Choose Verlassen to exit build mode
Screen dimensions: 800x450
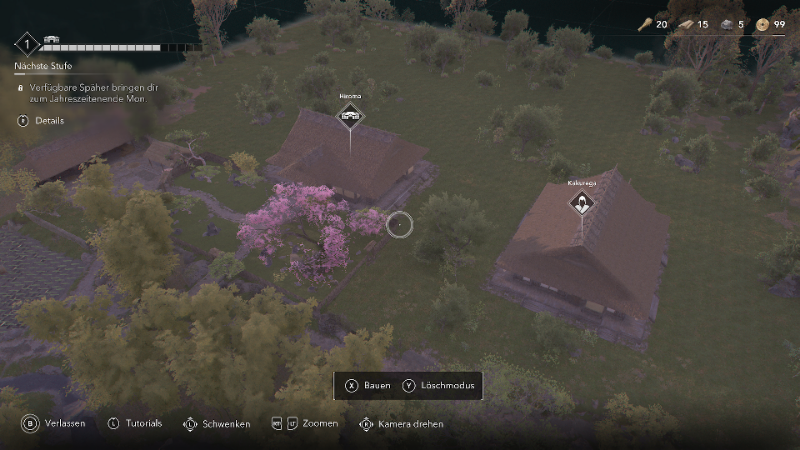(x=56, y=423)
